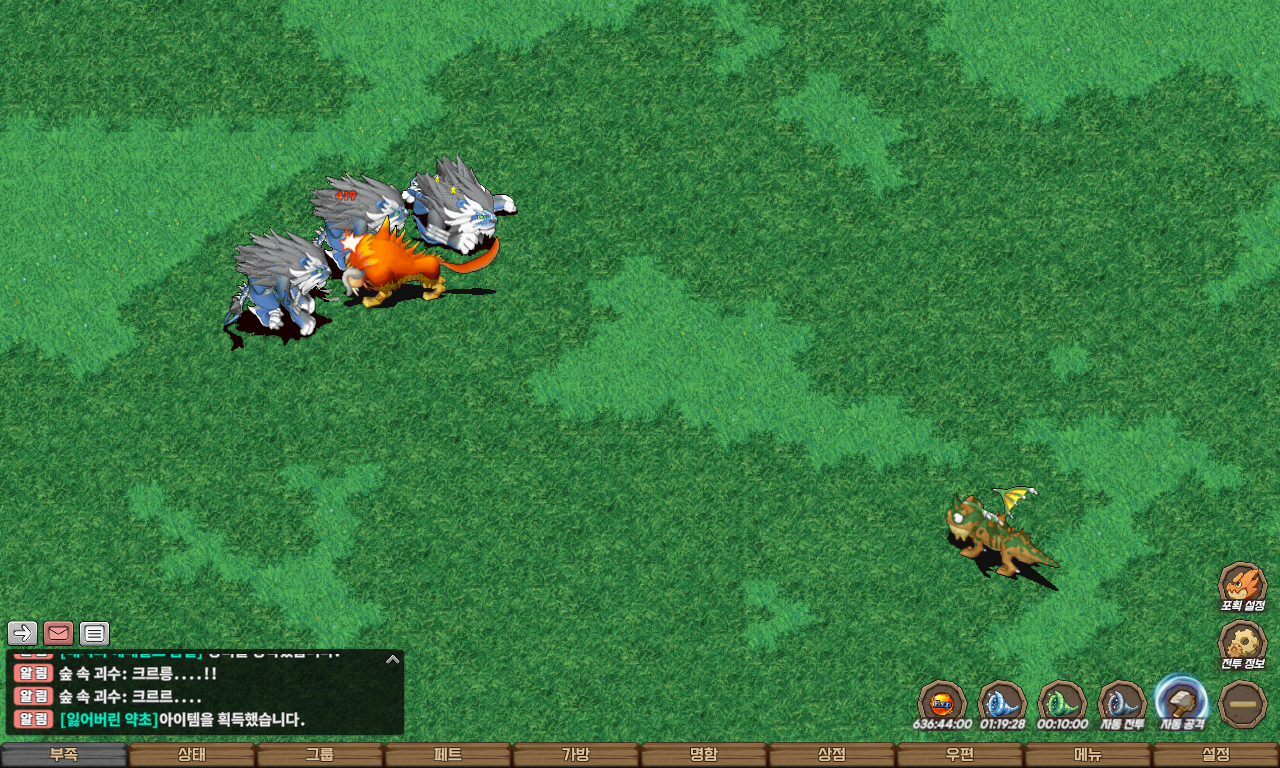Image resolution: width=1280 pixels, height=768 pixels.
Task: Open the 메뉴 (menu) tab
Action: (x=1088, y=755)
